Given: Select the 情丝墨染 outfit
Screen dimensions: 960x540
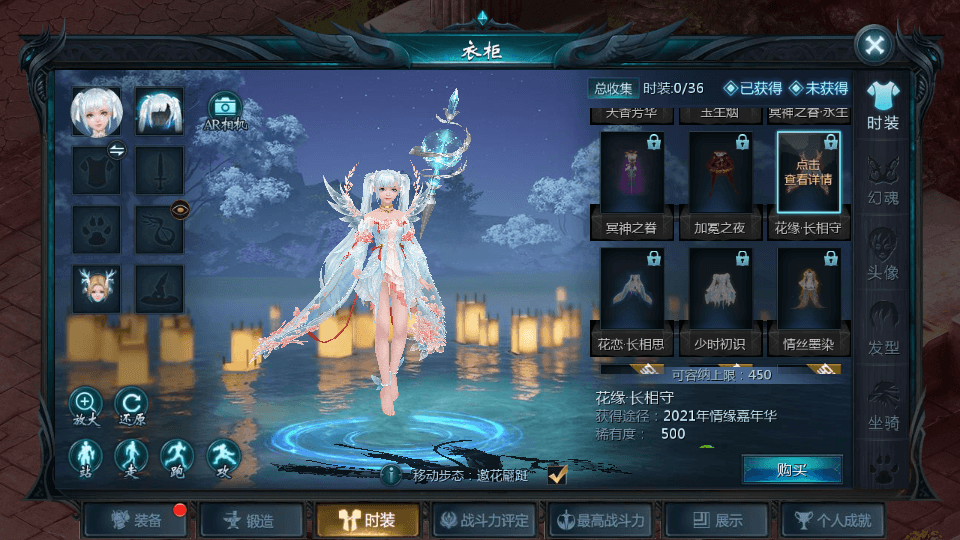Looking at the screenshot, I should tap(808, 294).
